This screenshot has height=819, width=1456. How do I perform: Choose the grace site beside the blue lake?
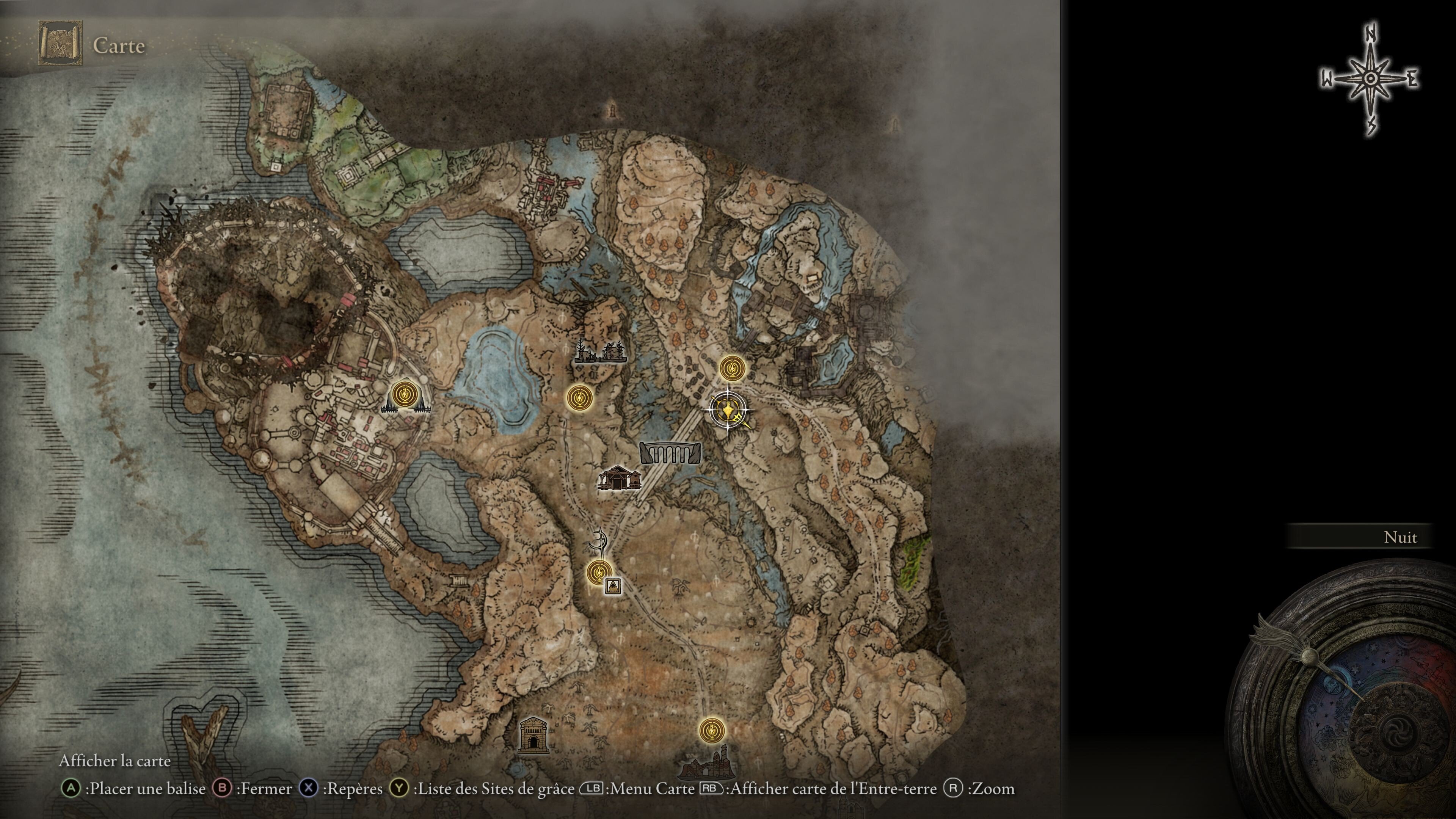coord(579,398)
